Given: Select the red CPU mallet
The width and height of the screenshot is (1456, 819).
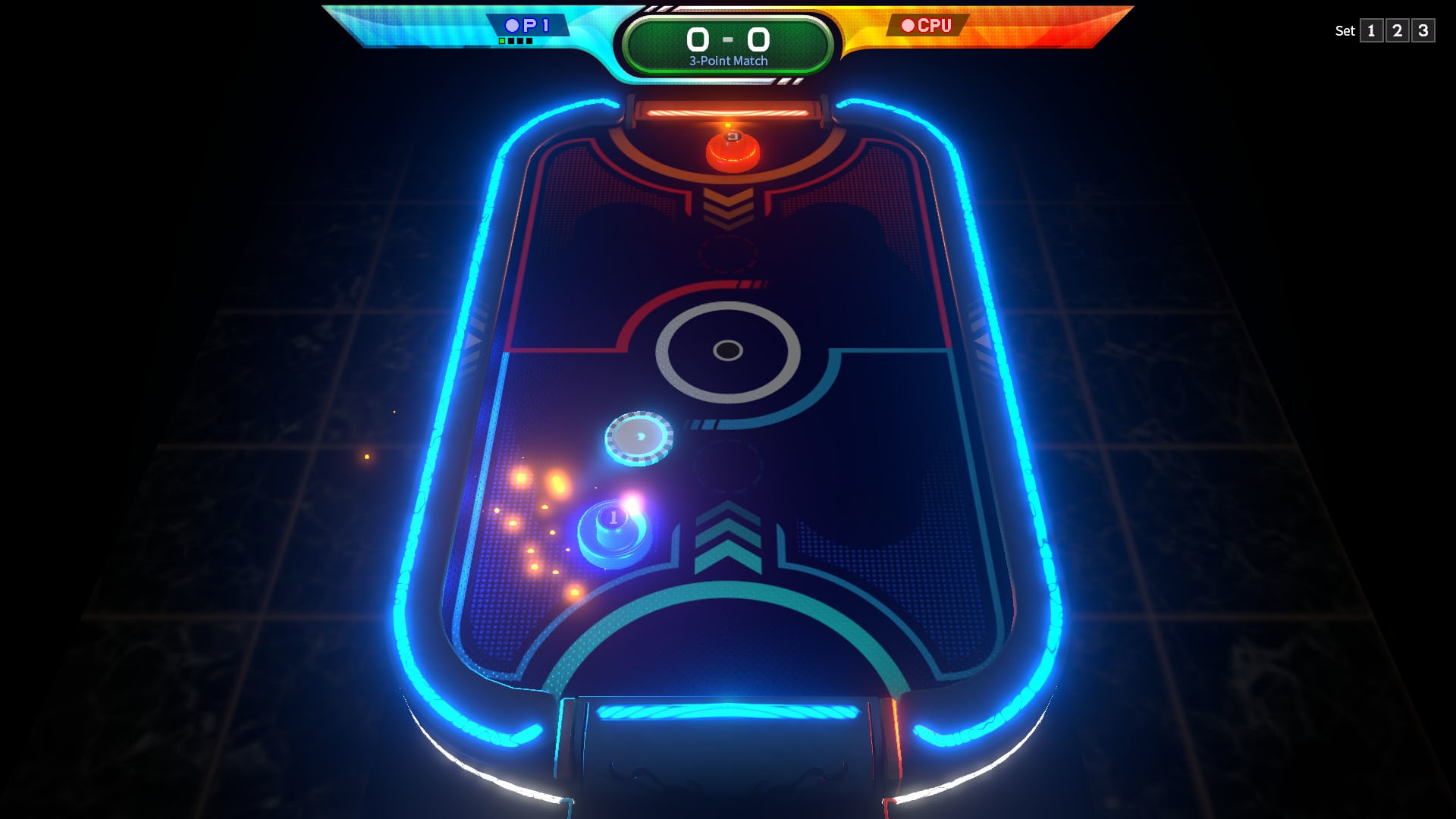Looking at the screenshot, I should (730, 150).
